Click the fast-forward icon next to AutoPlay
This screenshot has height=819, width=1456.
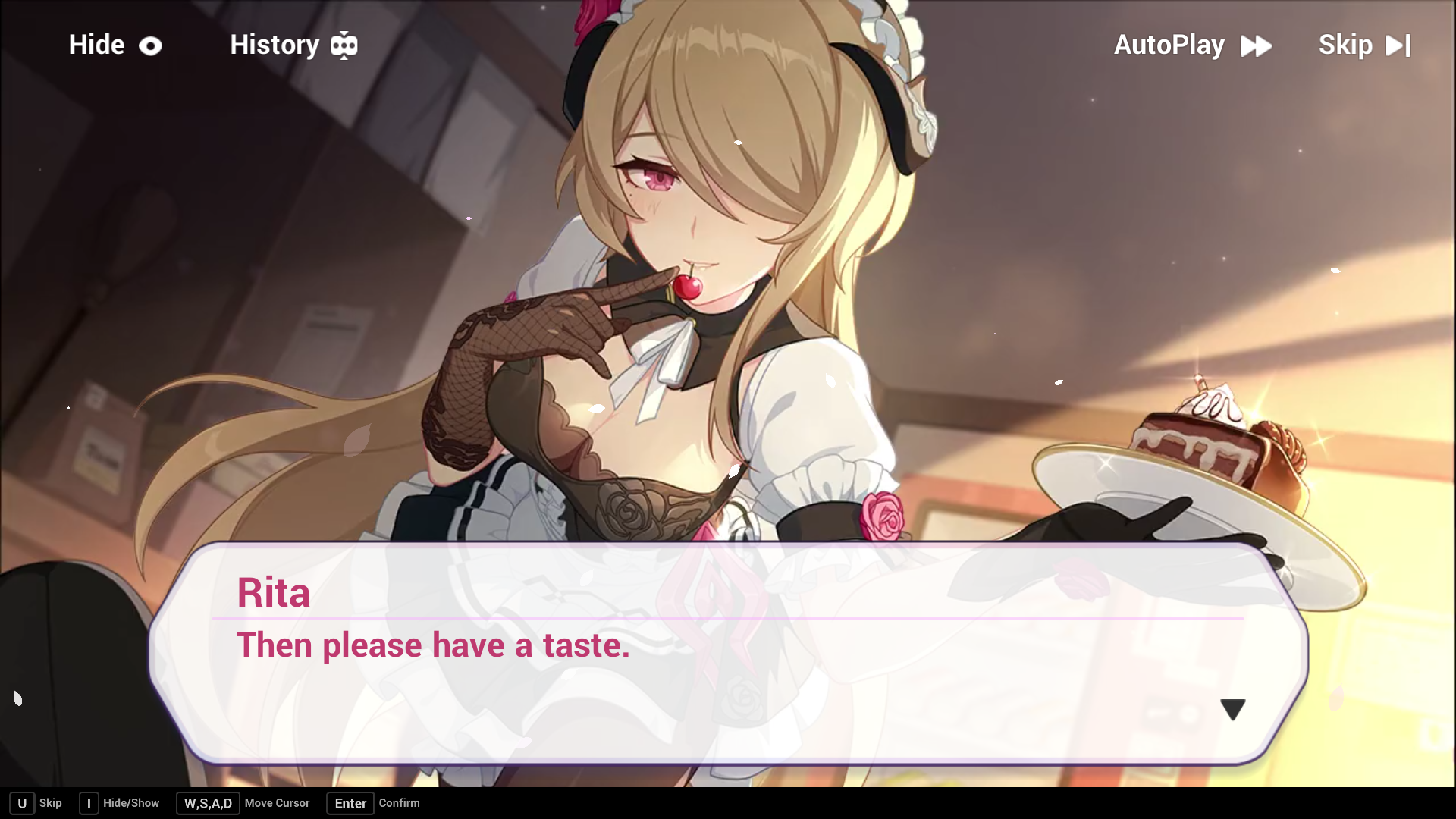[x=1257, y=45]
